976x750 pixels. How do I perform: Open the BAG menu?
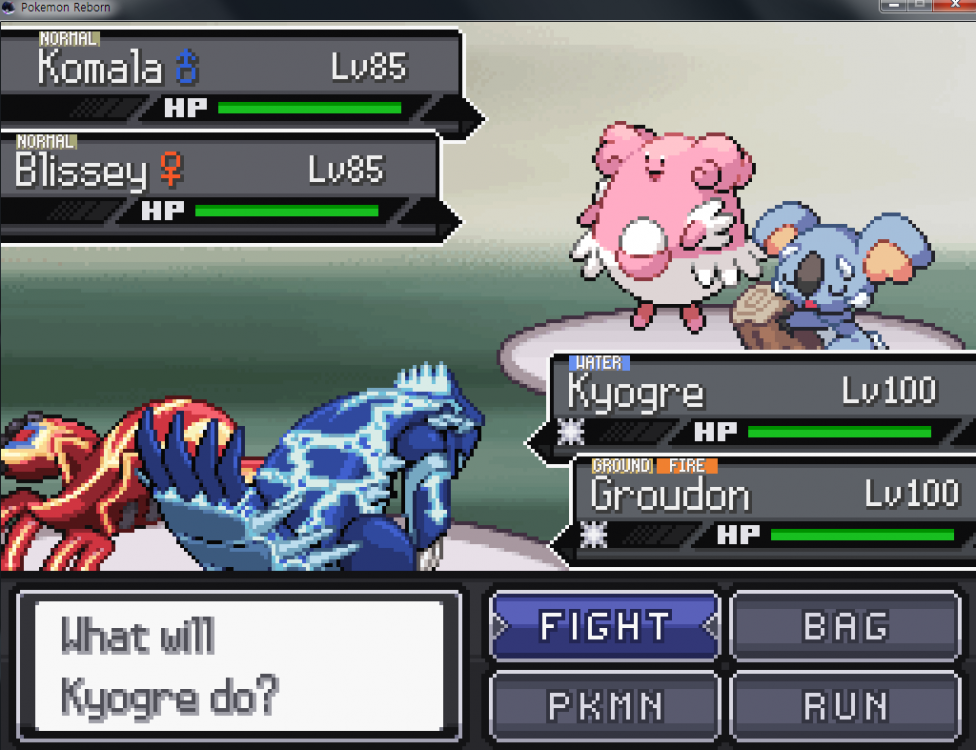coord(845,626)
